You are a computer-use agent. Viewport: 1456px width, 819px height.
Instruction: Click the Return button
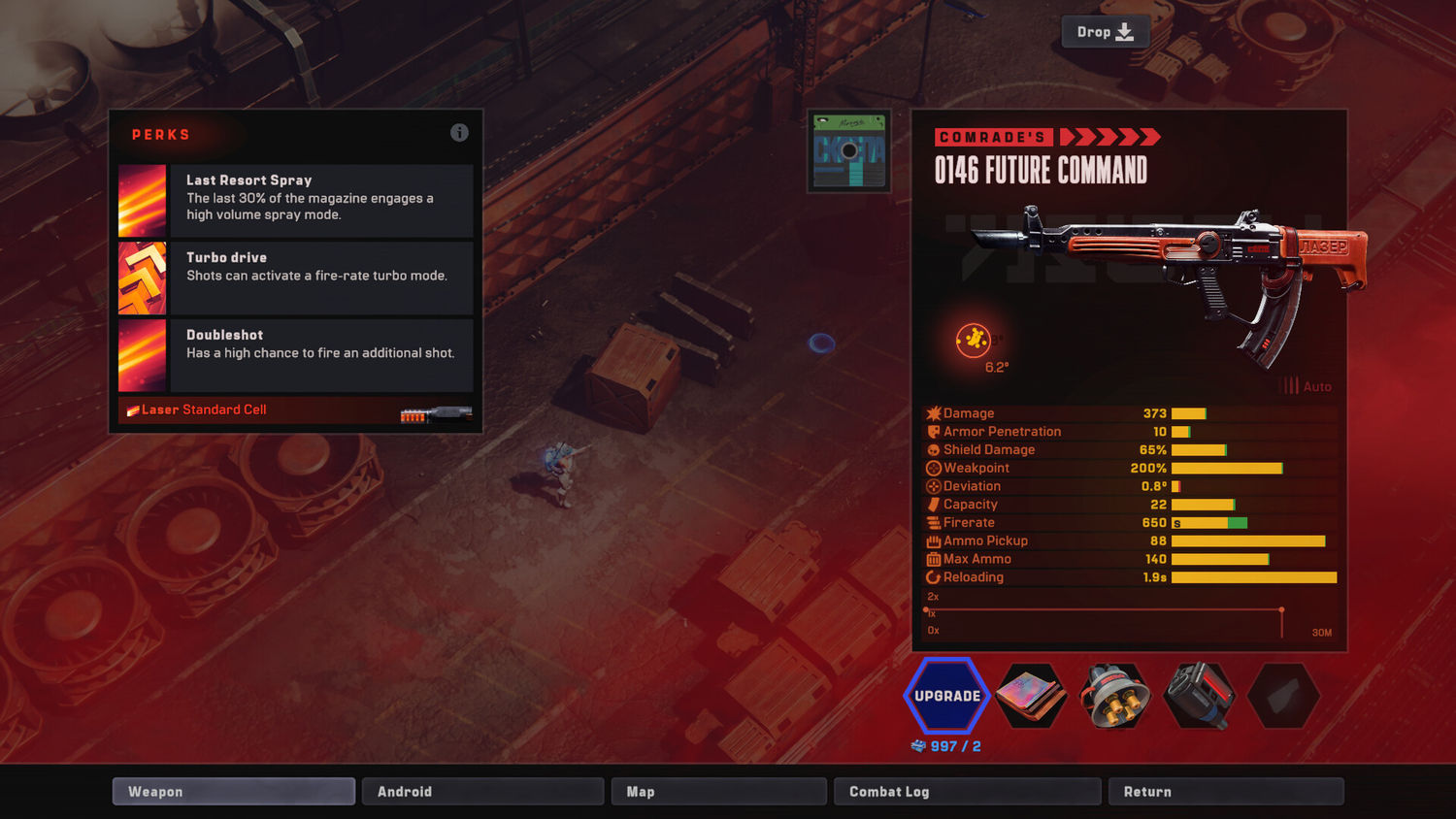click(x=1226, y=792)
